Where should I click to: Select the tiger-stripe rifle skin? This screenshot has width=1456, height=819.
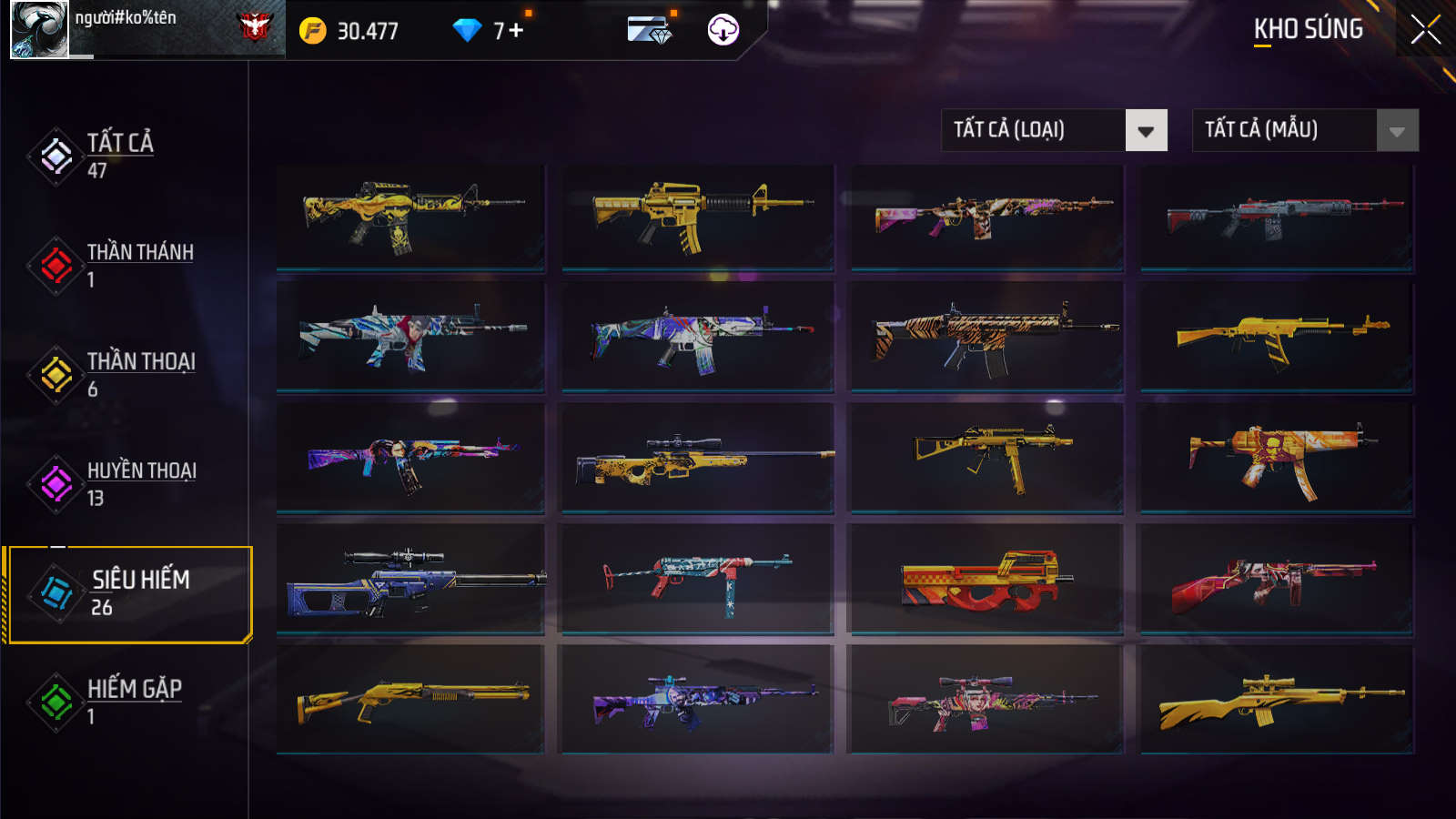pyautogui.click(x=987, y=336)
